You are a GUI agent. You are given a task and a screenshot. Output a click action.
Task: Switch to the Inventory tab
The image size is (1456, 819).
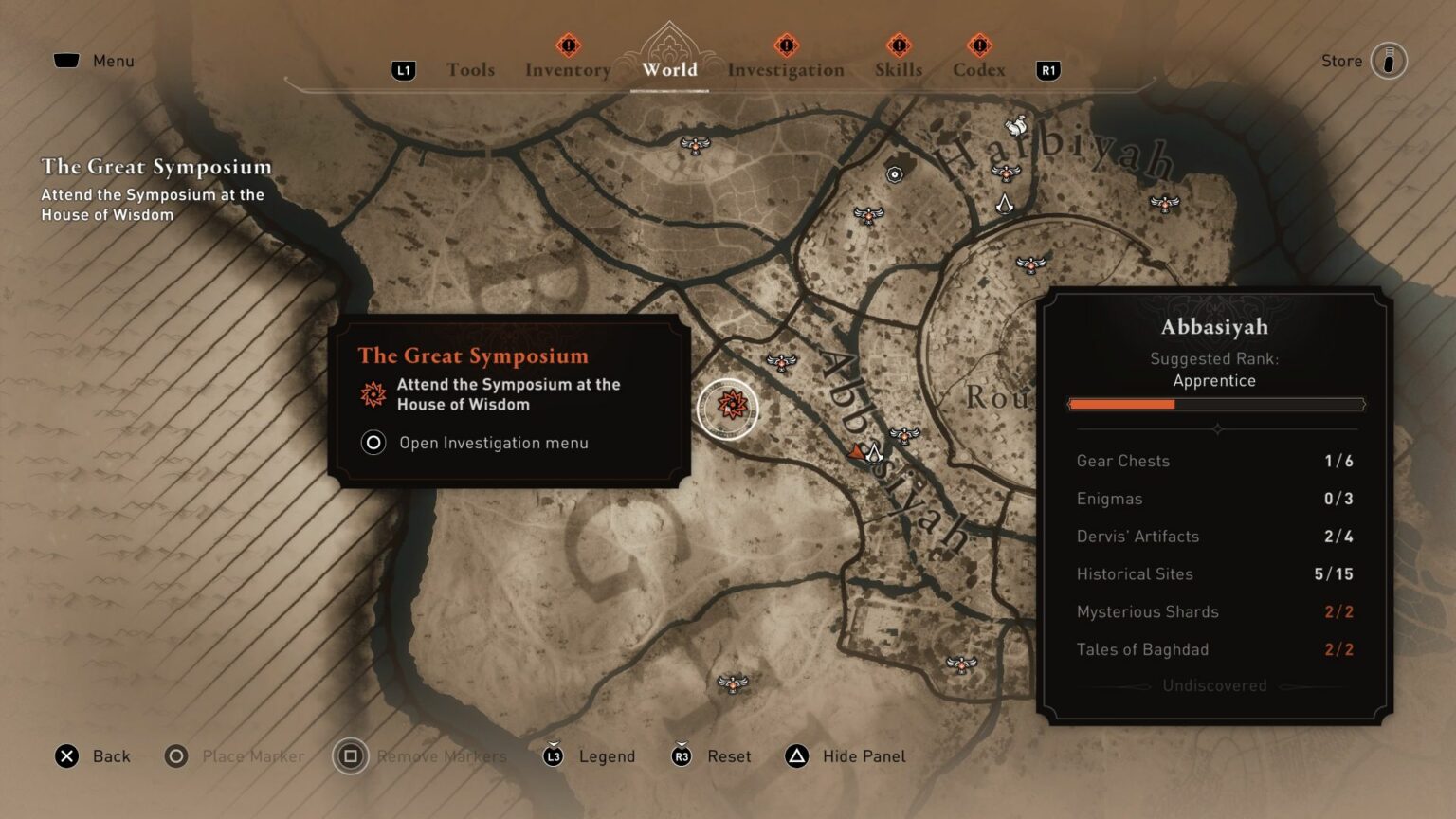coord(568,69)
